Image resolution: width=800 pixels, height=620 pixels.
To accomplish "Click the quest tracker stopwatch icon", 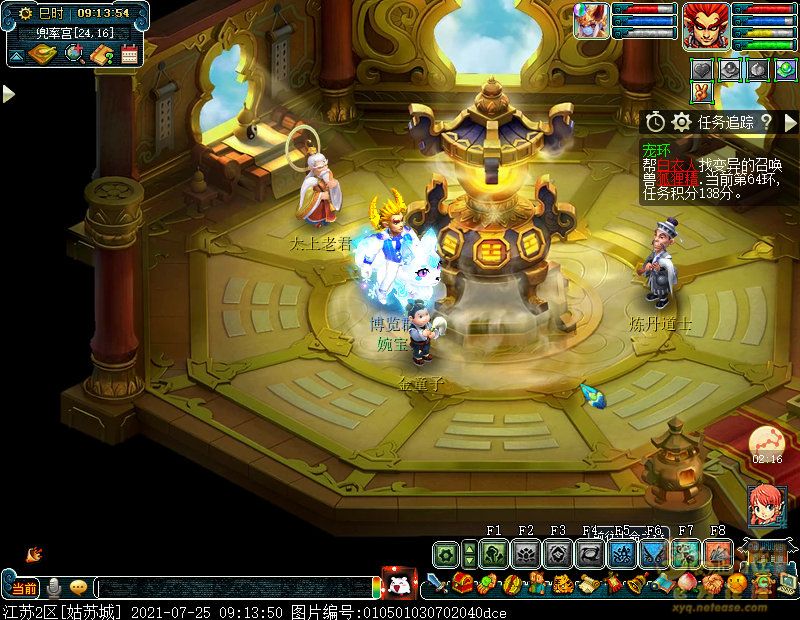I will tap(655, 122).
